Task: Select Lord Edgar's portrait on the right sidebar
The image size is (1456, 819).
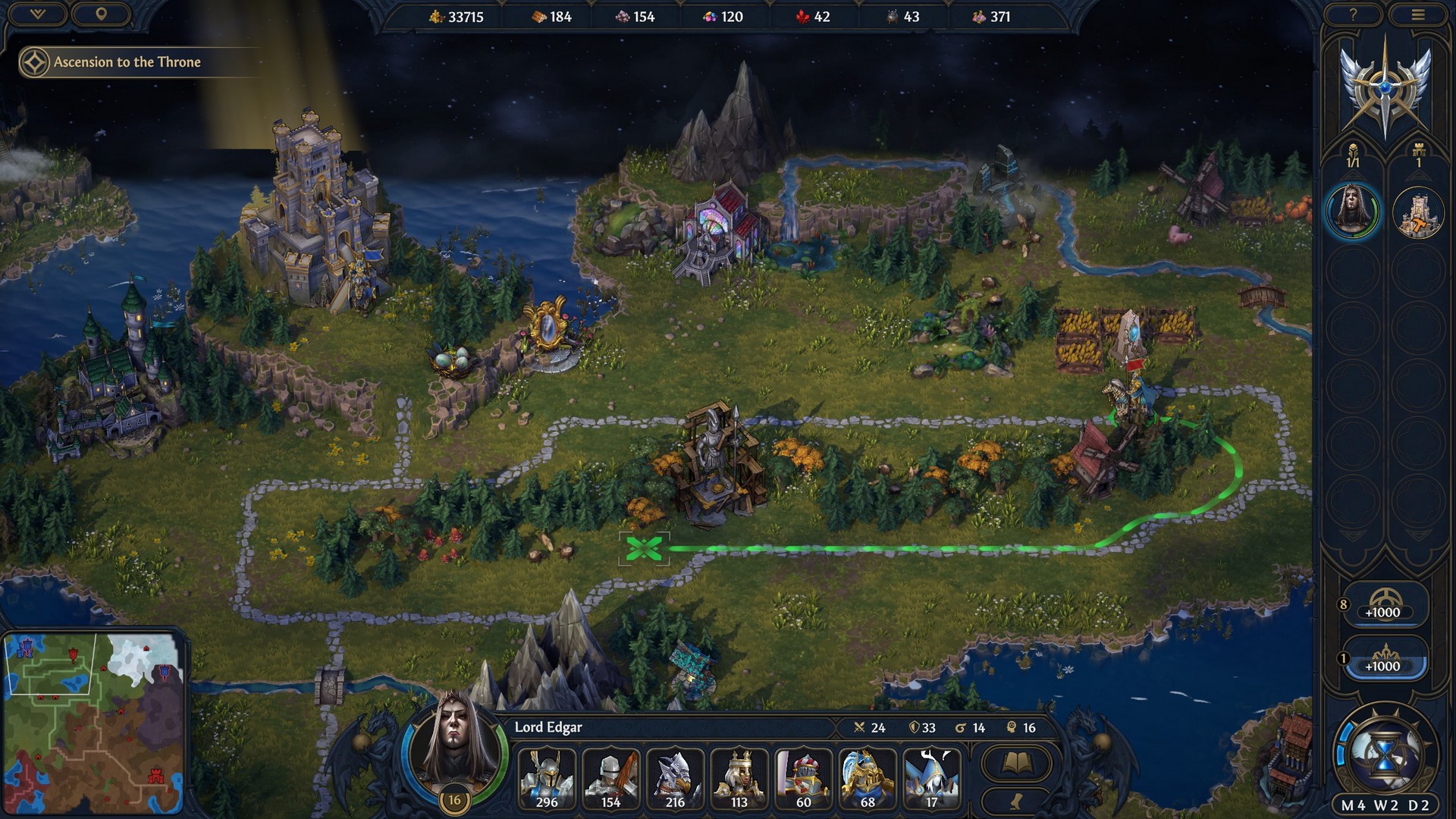Action: 1354,218
